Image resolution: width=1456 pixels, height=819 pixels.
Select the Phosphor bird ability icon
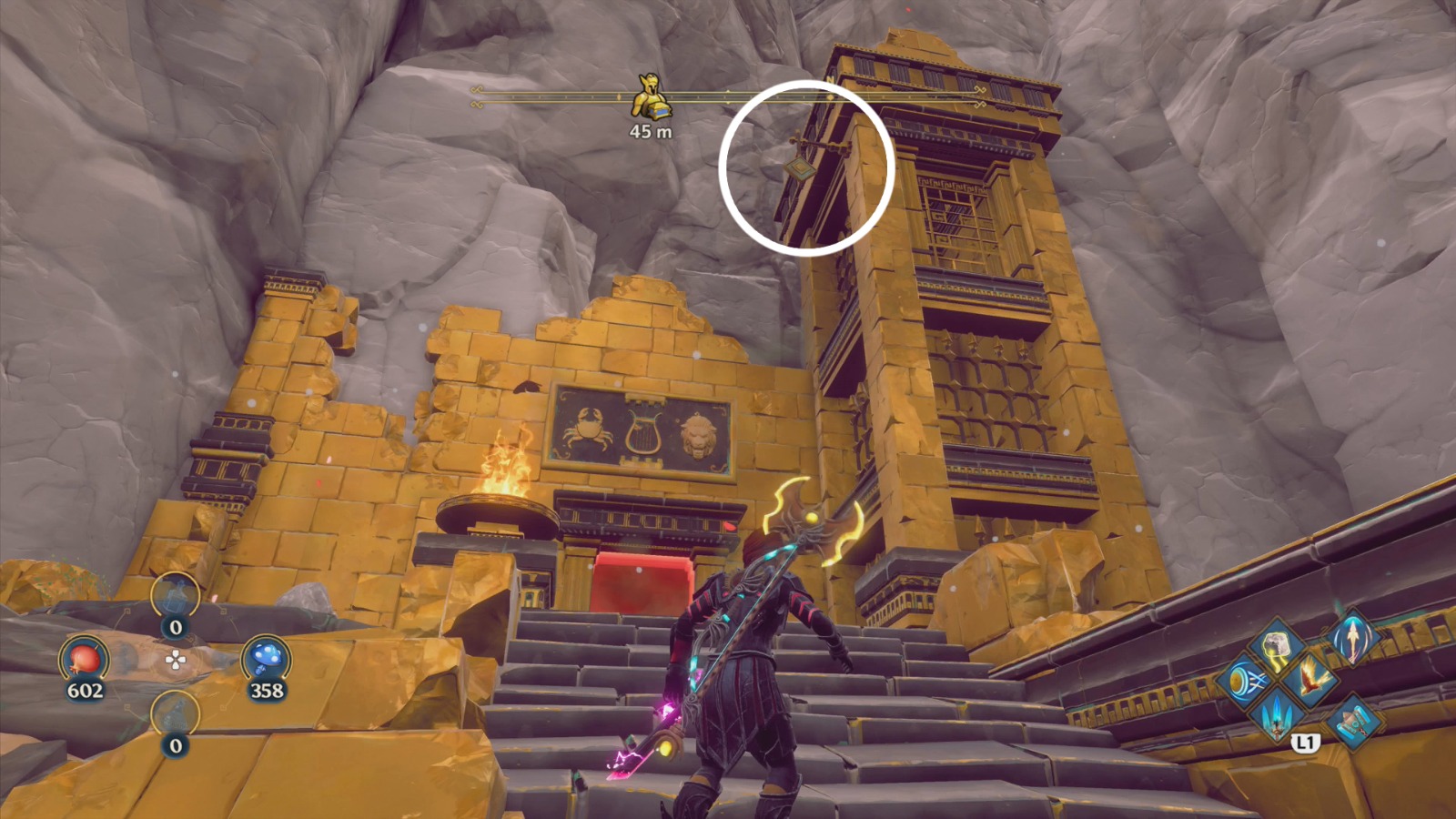(1309, 678)
